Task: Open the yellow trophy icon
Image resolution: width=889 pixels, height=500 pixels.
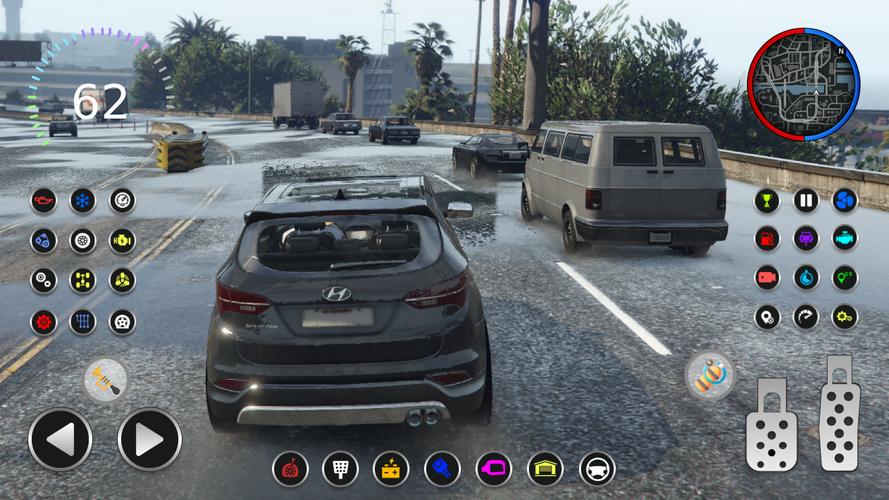Action: coord(767,200)
